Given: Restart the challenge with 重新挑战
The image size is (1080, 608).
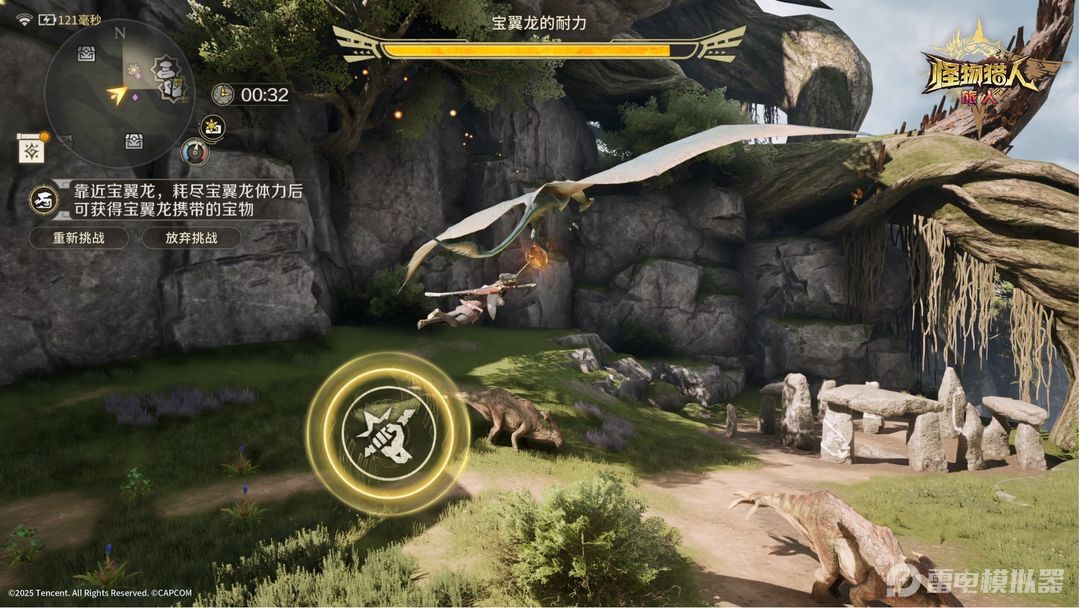Looking at the screenshot, I should click(78, 238).
